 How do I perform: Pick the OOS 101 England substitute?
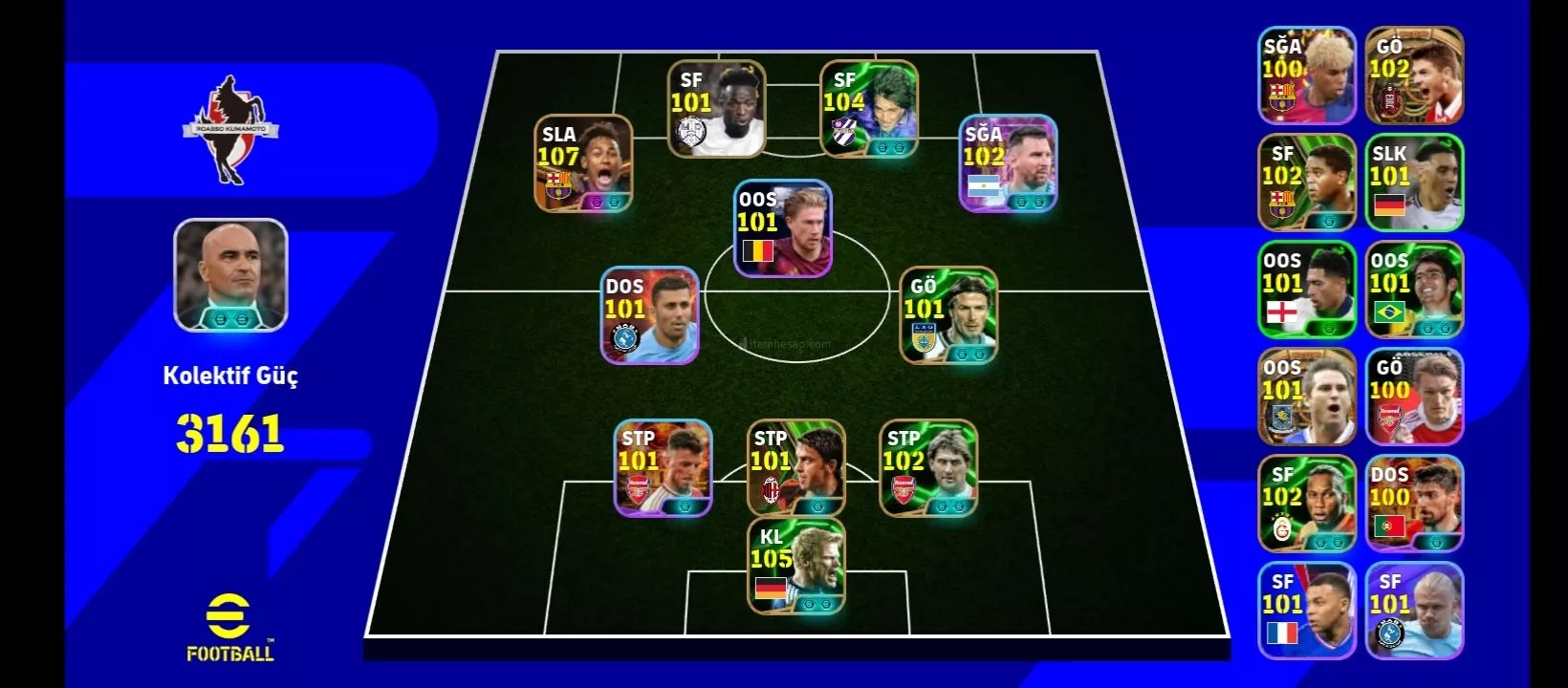[x=1306, y=290]
